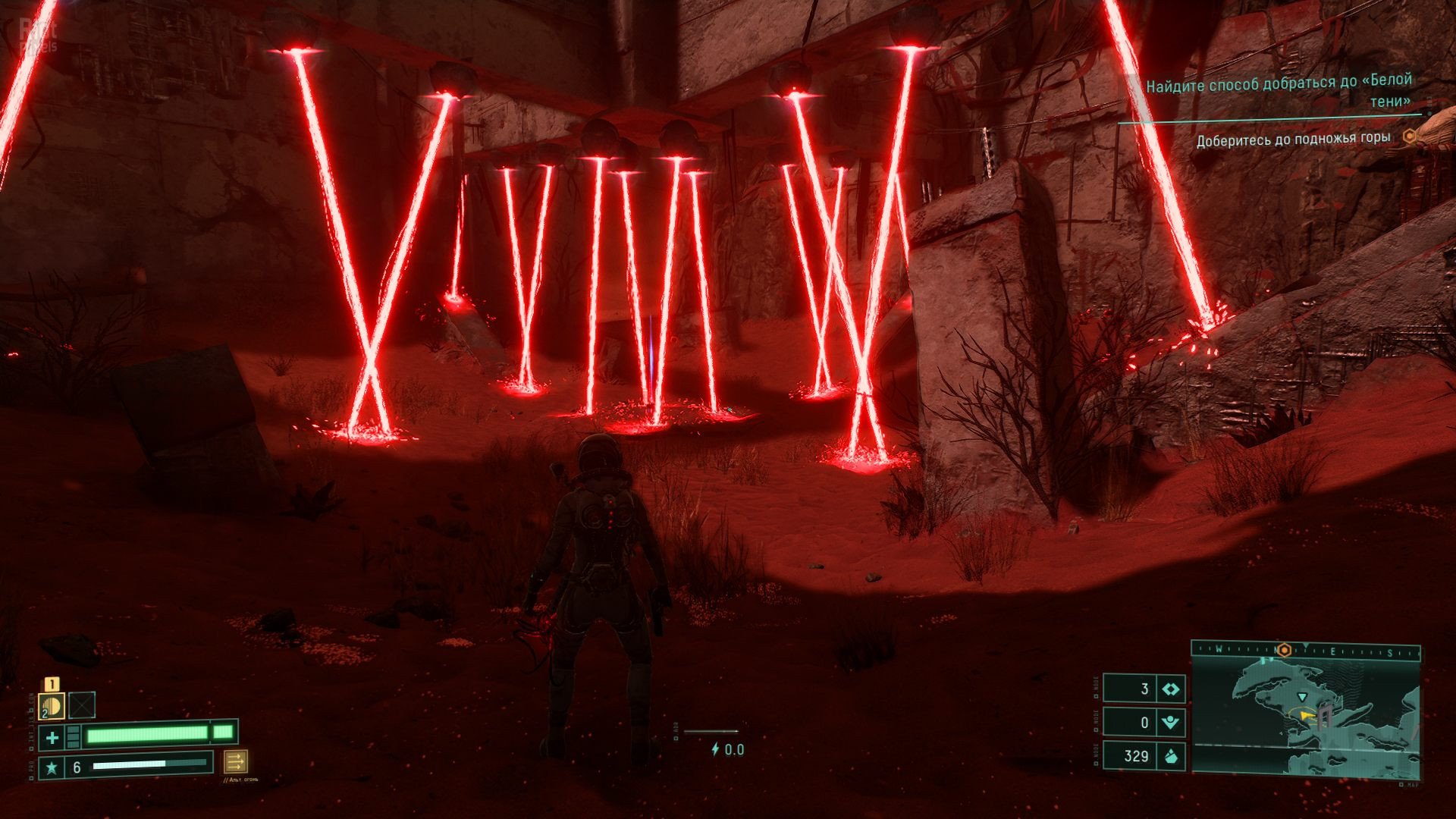Click the resource icon beside counter 0

pos(1171,723)
